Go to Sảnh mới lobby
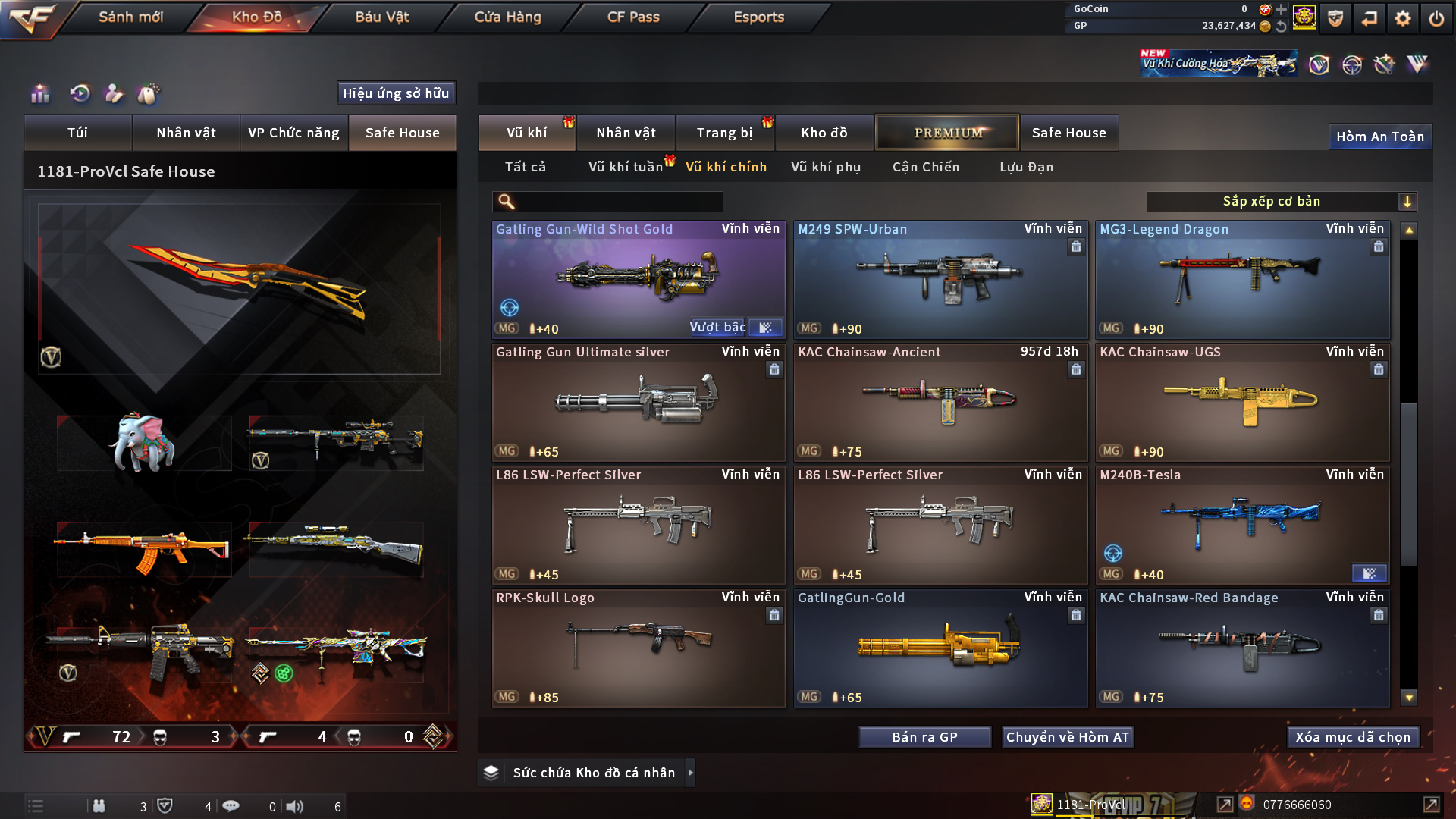This screenshot has width=1456, height=819. click(x=130, y=17)
